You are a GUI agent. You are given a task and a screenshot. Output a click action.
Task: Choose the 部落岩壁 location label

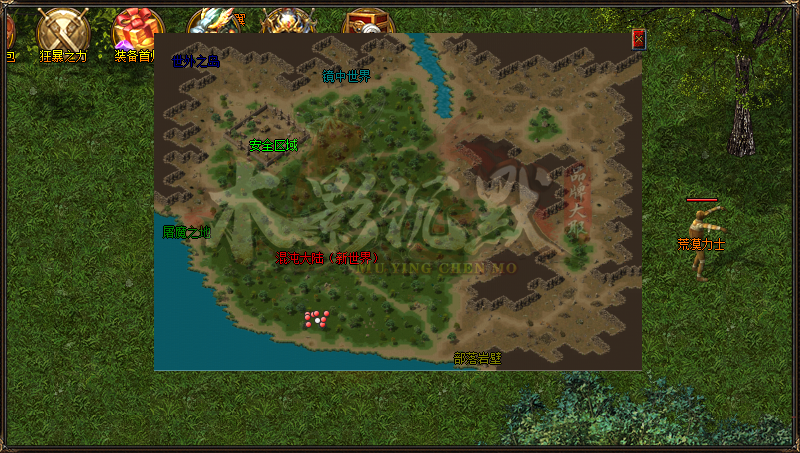477,358
